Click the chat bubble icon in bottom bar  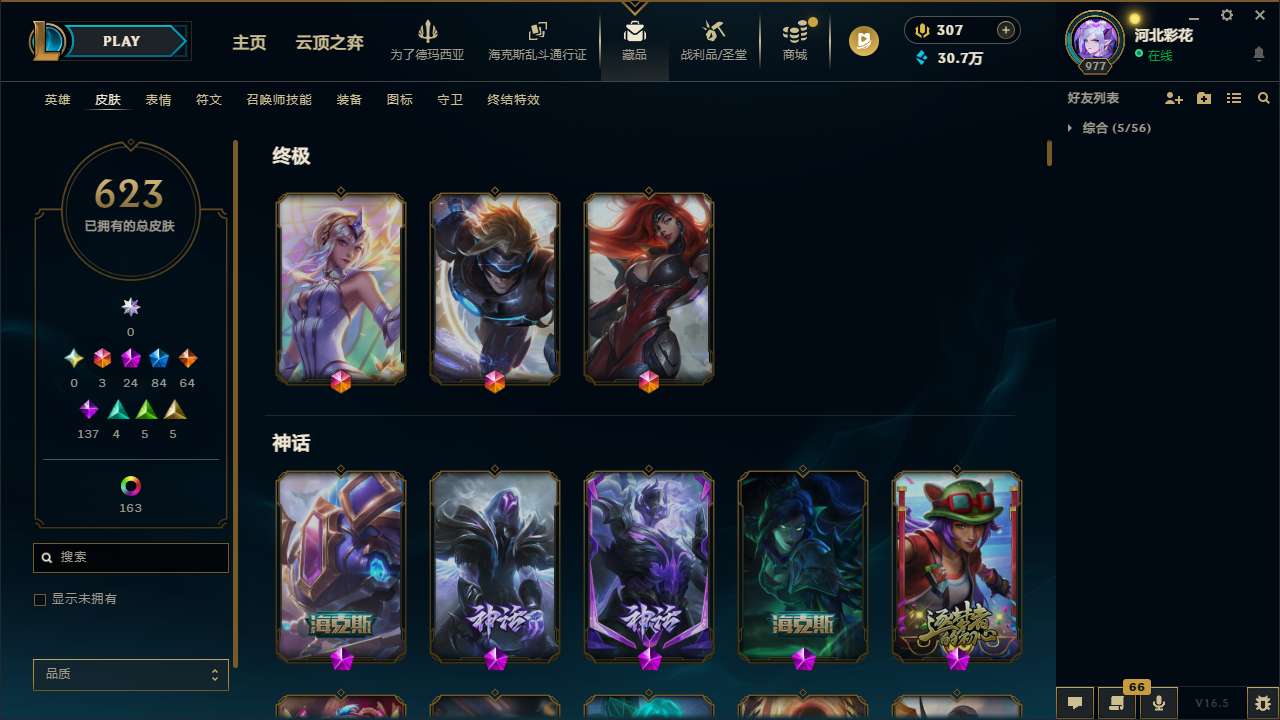(x=1074, y=702)
